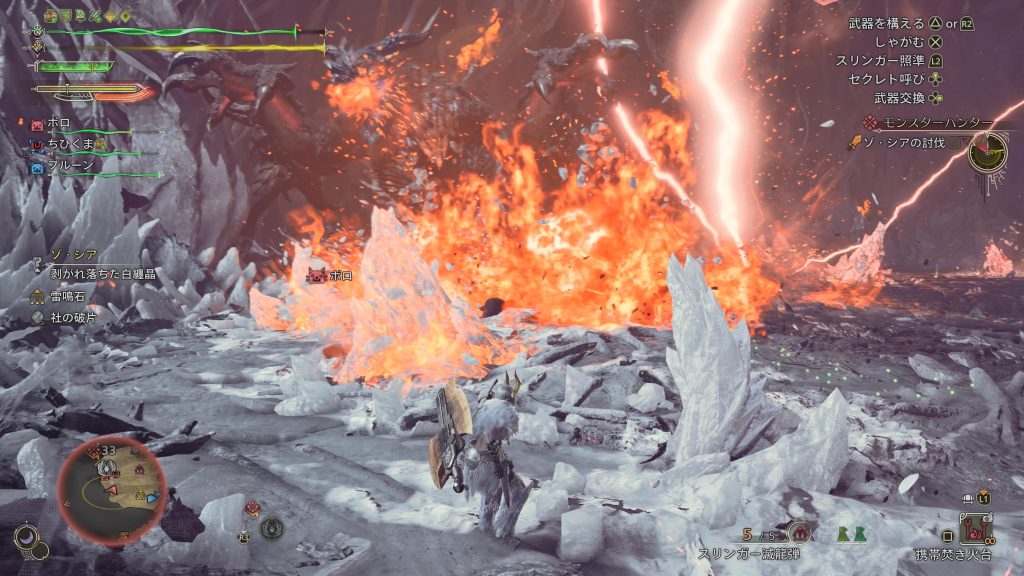The width and height of the screenshot is (1024, 576).
Task: Select party member ちひくま in the list
Action: [x=70, y=146]
